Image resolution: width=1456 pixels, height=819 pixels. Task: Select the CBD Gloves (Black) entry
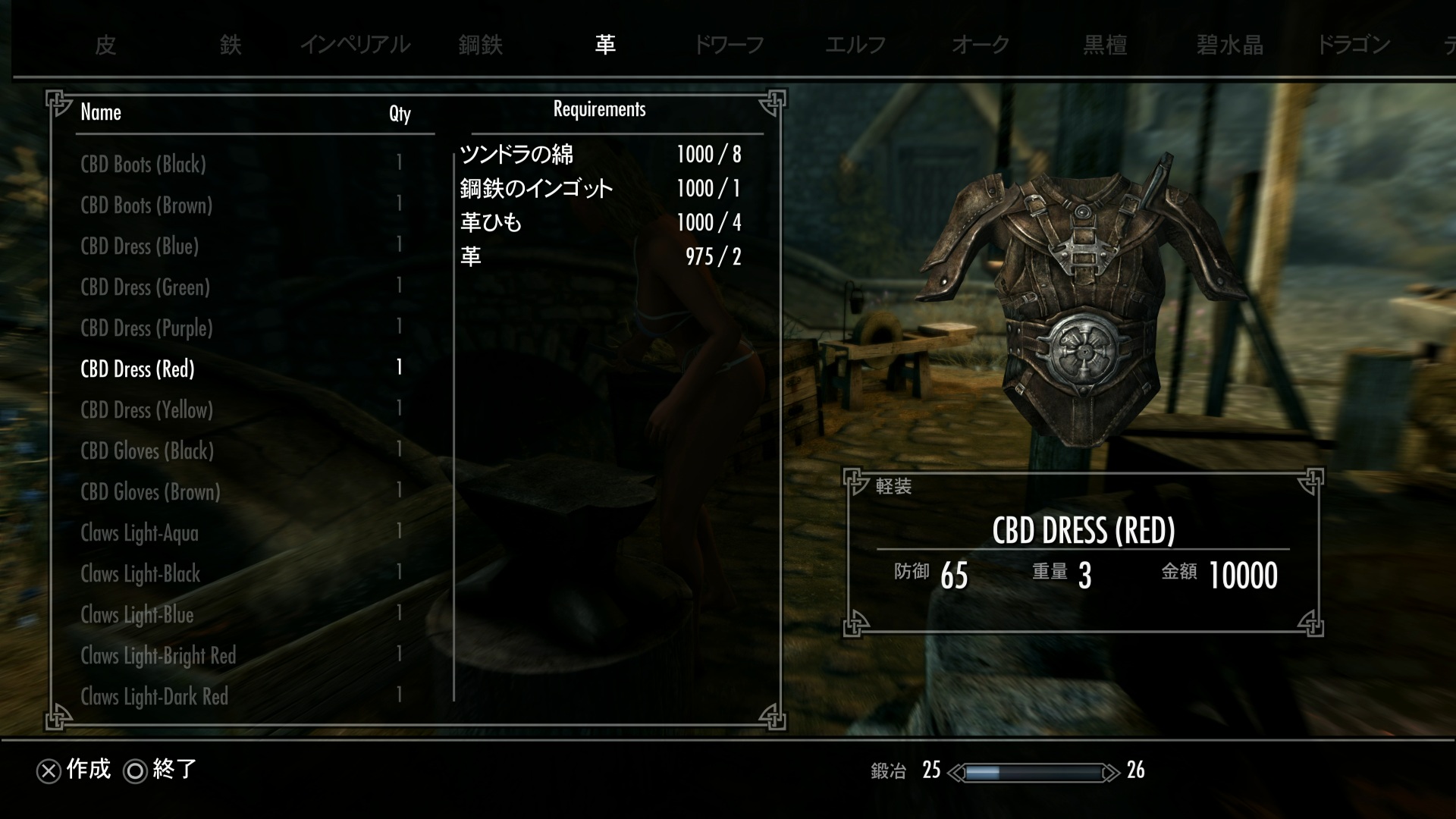tap(147, 451)
